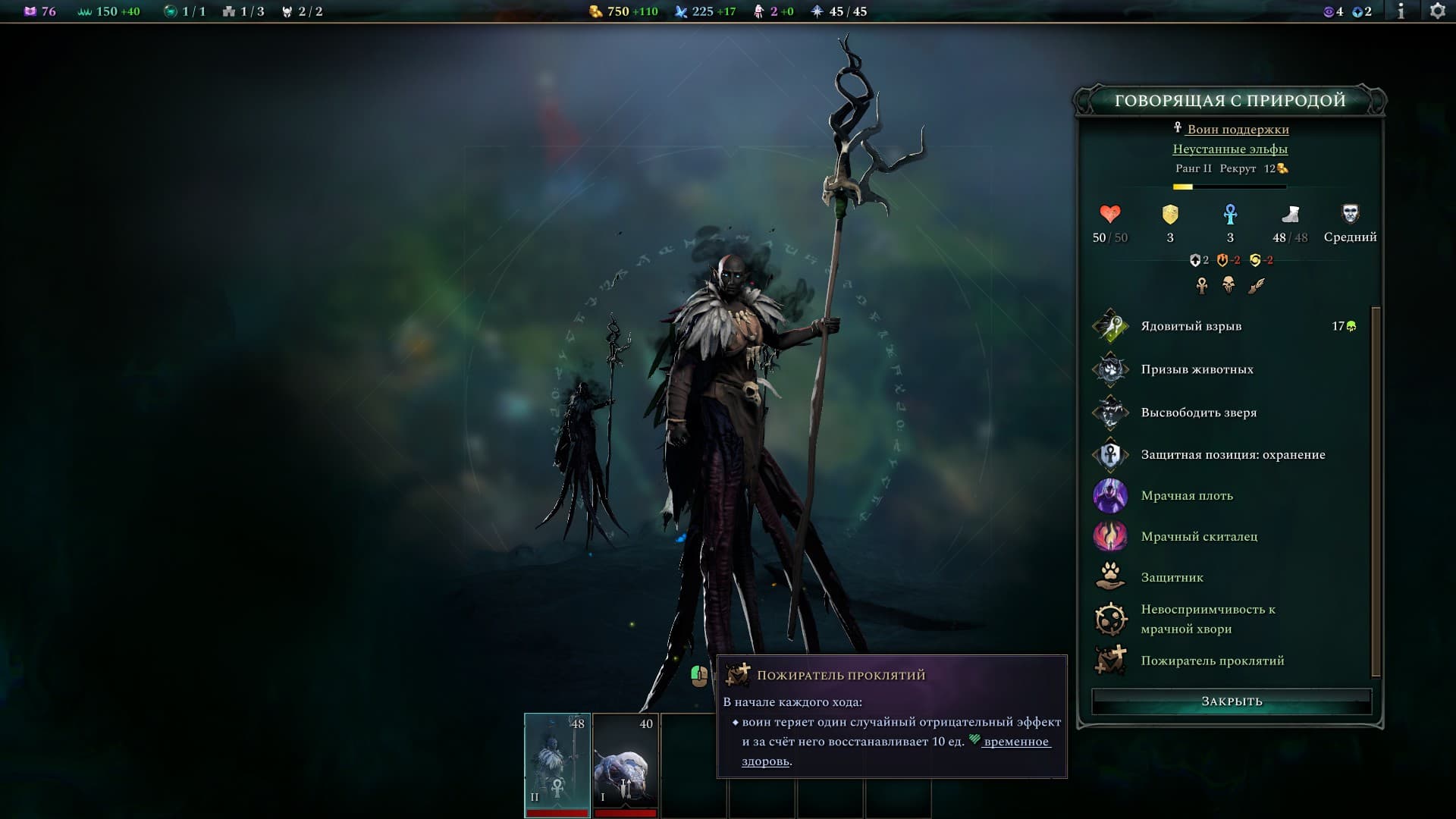Click Защитная позиция: охранение ability

click(x=1232, y=455)
